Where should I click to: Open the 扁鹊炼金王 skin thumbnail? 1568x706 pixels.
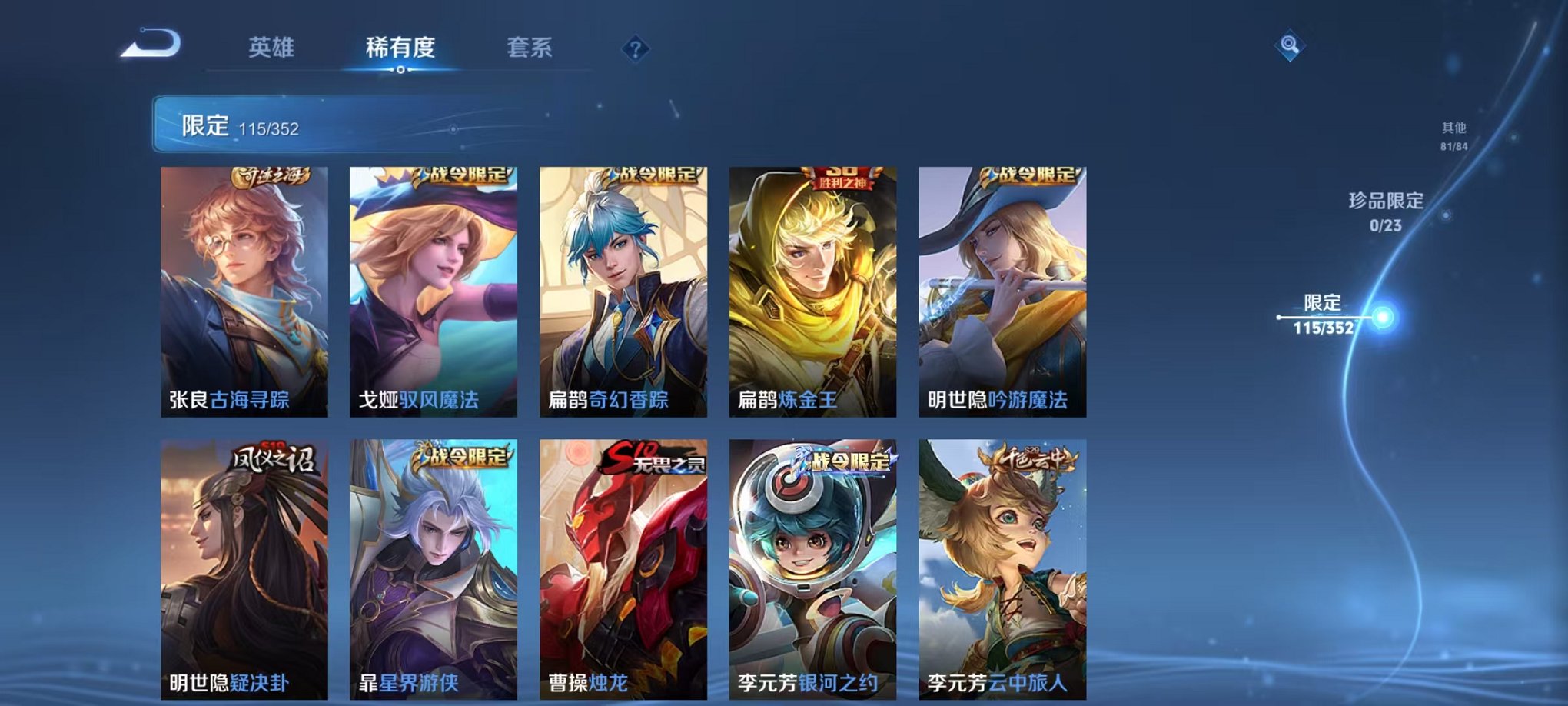coord(812,292)
